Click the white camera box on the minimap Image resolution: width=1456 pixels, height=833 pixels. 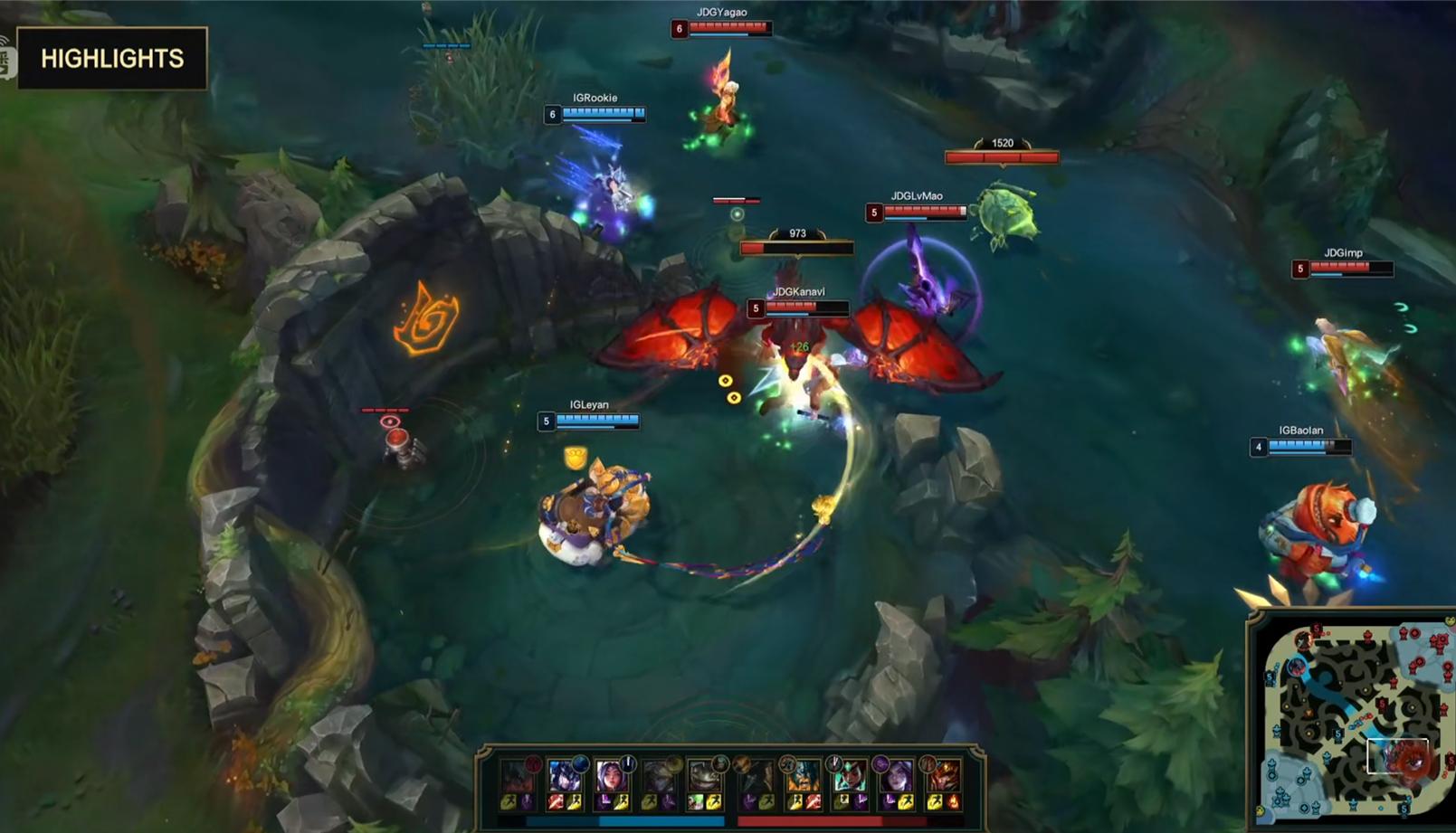click(x=1397, y=756)
